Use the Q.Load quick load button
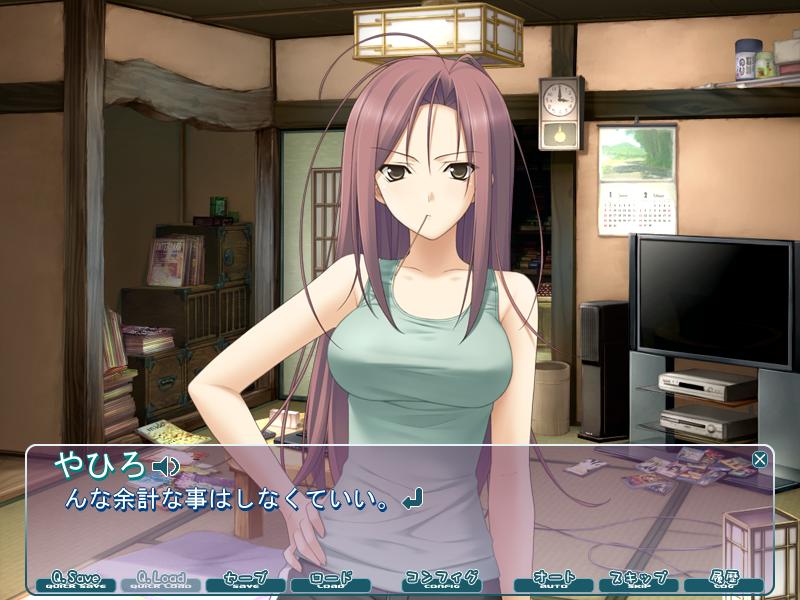The height and width of the screenshot is (600, 800). [160, 581]
